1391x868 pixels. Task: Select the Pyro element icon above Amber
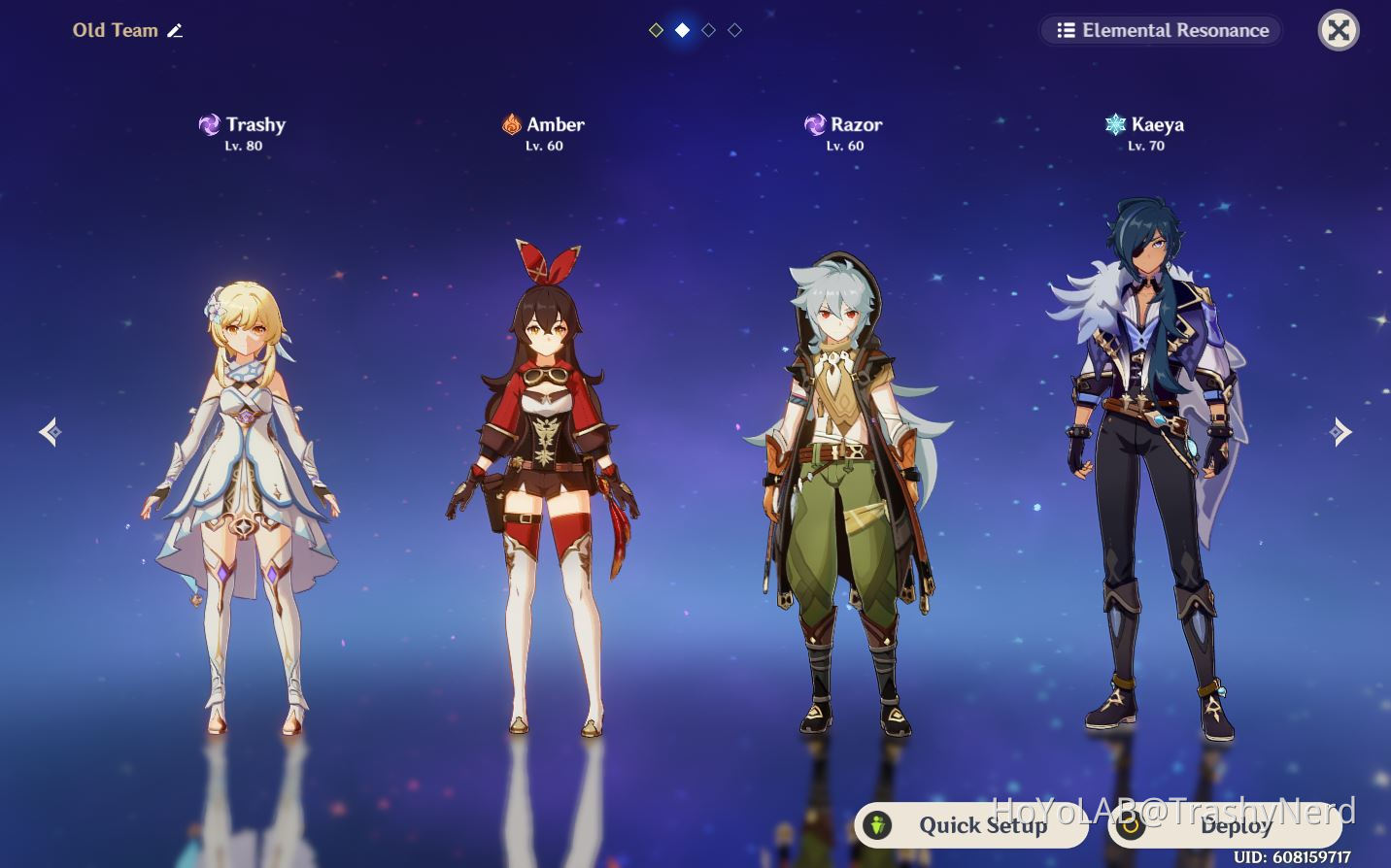tap(512, 124)
